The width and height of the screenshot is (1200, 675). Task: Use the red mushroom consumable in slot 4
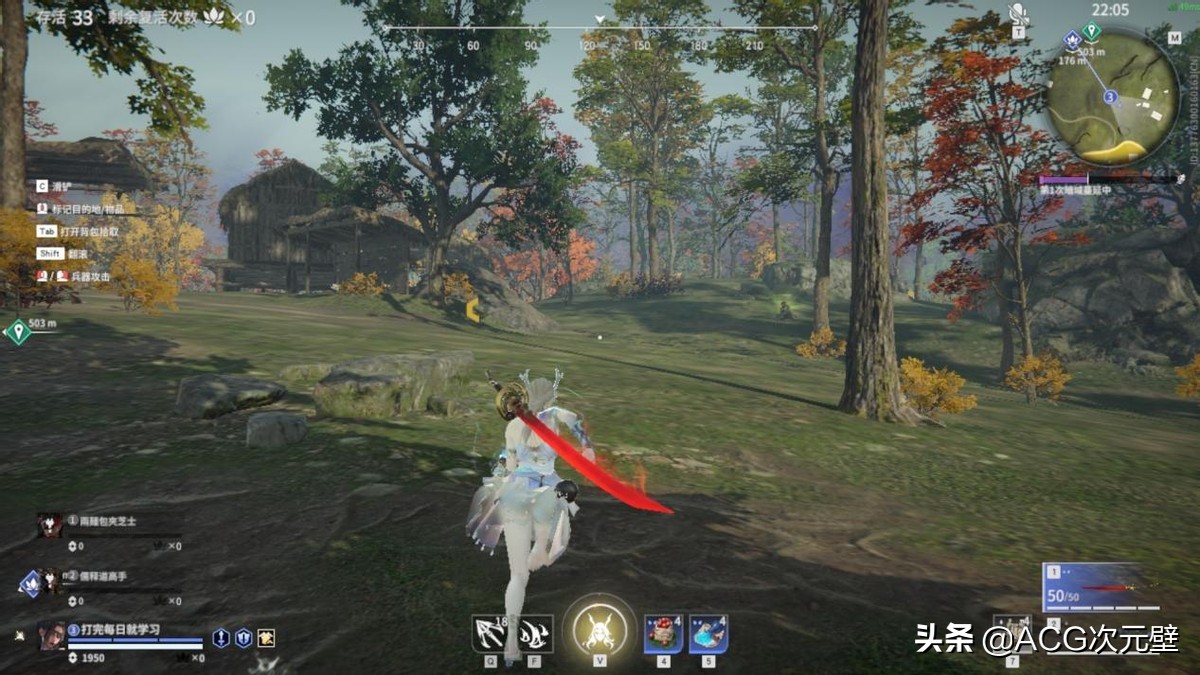coord(663,633)
